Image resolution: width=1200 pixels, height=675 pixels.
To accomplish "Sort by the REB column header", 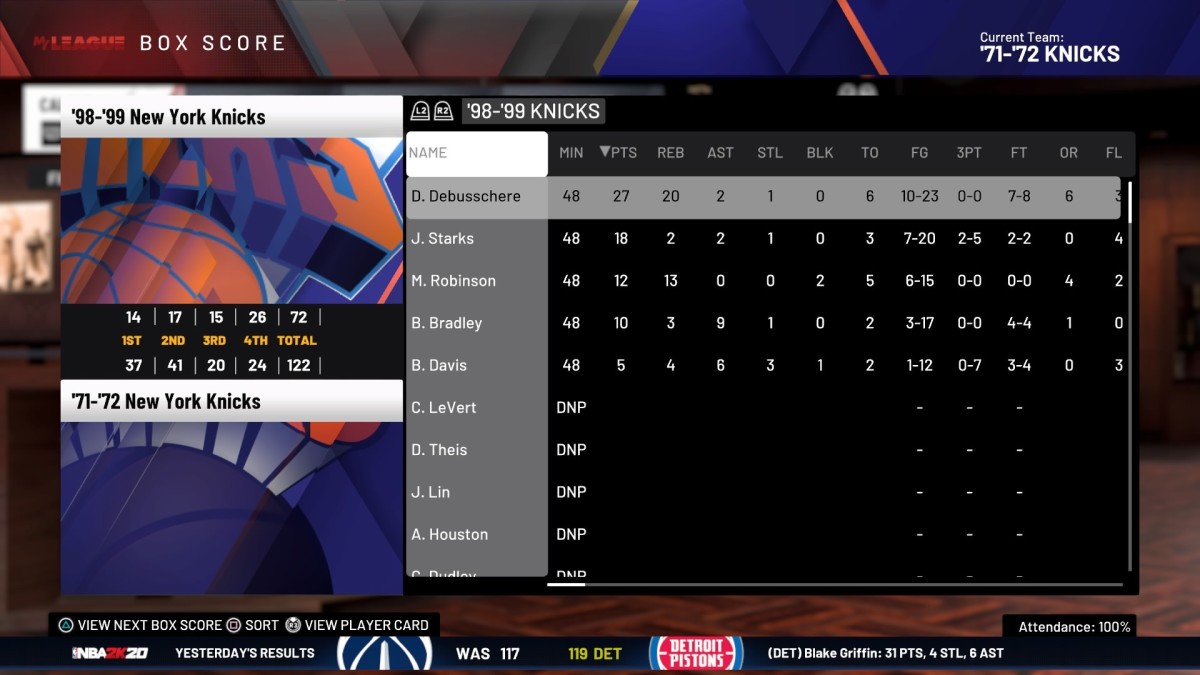I will [x=670, y=153].
